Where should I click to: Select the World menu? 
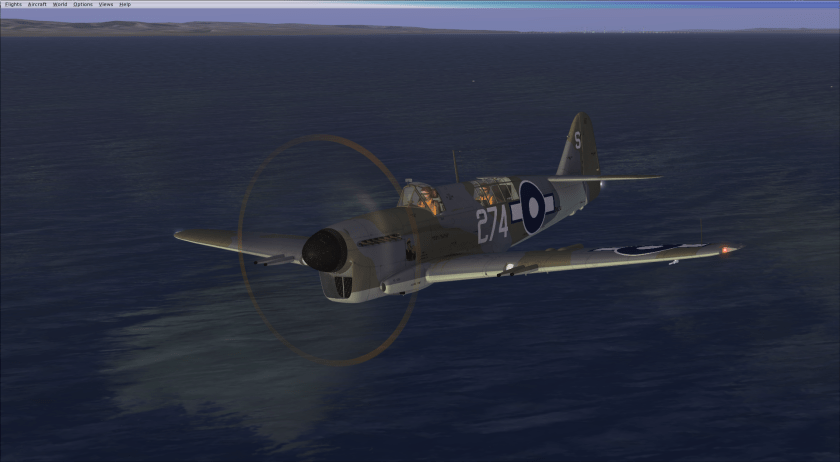[x=60, y=4]
